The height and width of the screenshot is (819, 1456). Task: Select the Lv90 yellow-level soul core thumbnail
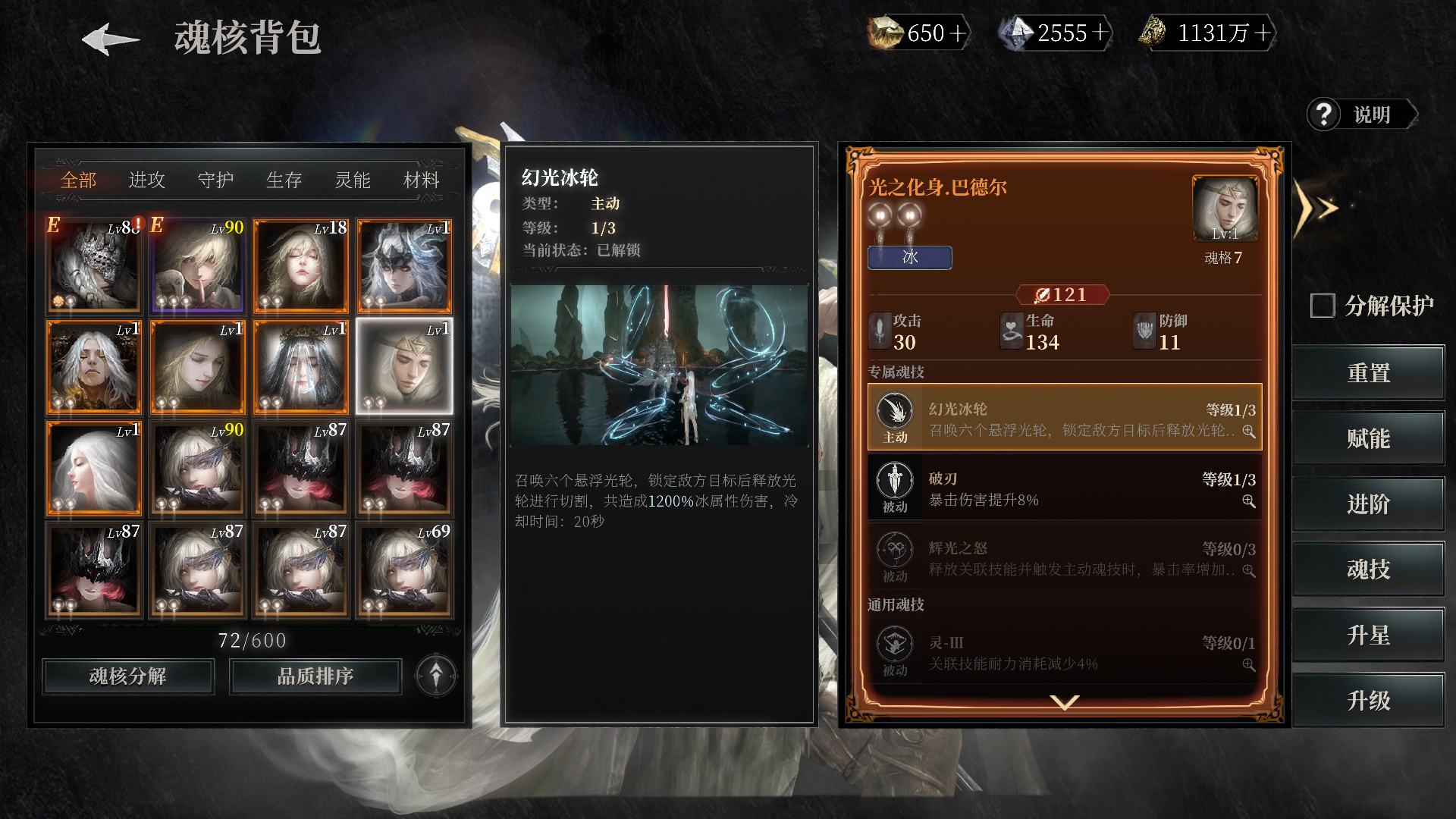196,265
